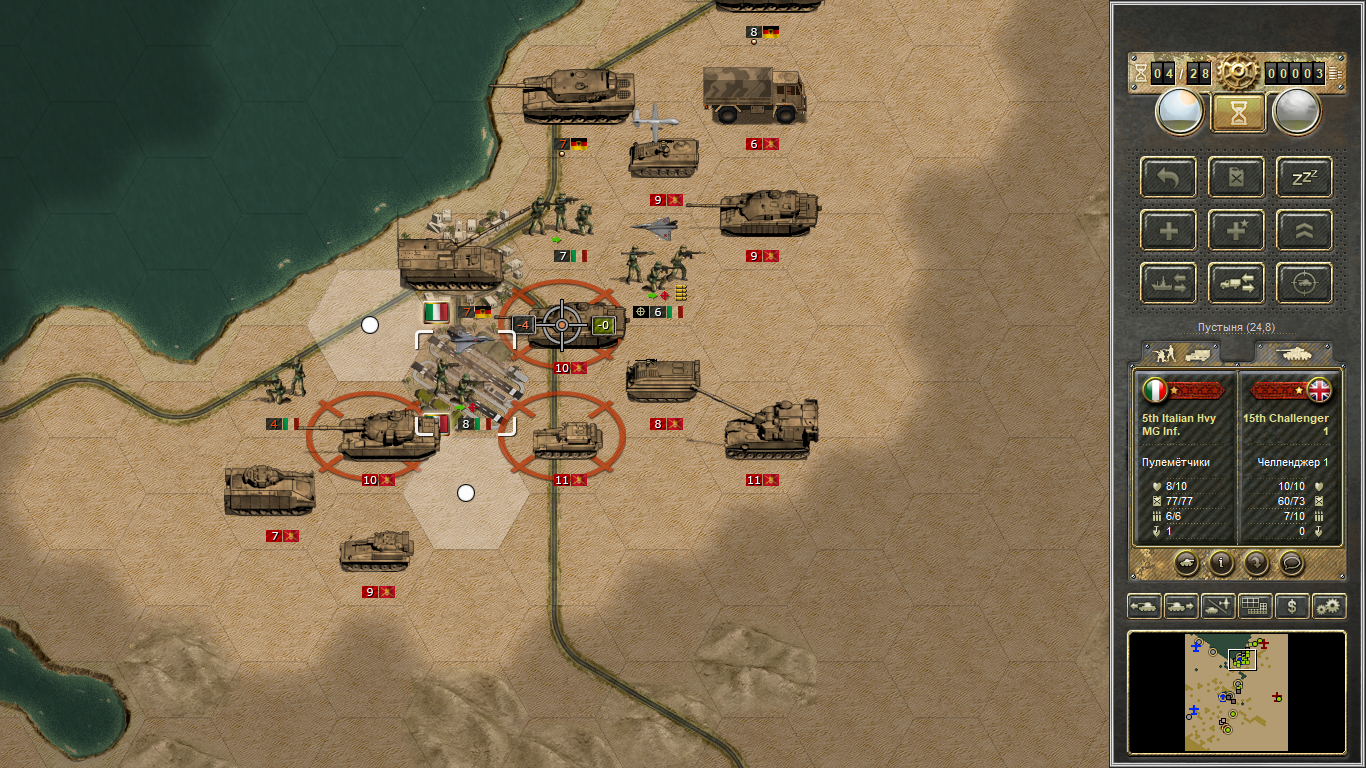The image size is (1366, 768).
Task: Open the unit info button marked i
Action: pos(1221,563)
